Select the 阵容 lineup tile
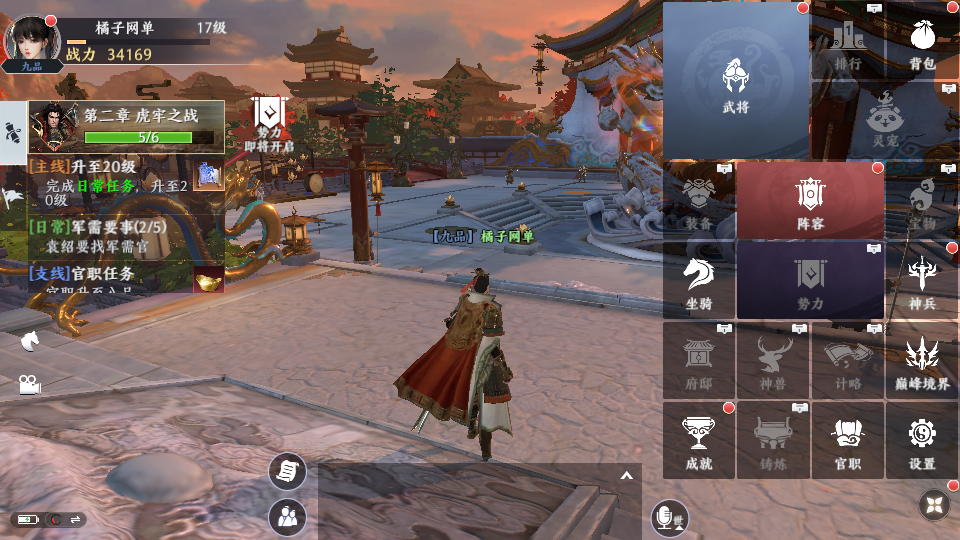 [810, 203]
